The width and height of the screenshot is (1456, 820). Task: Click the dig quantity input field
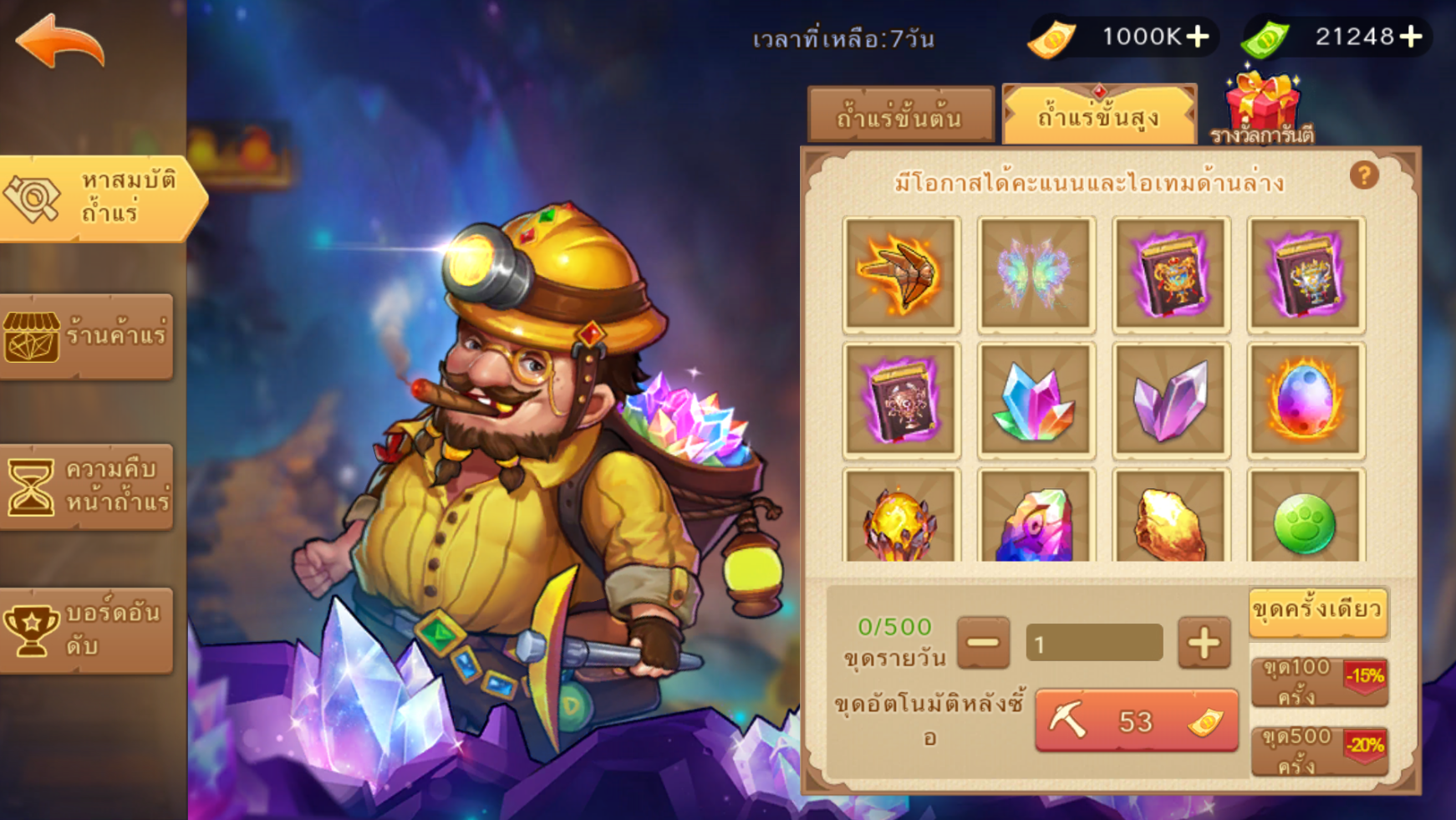click(x=1094, y=644)
